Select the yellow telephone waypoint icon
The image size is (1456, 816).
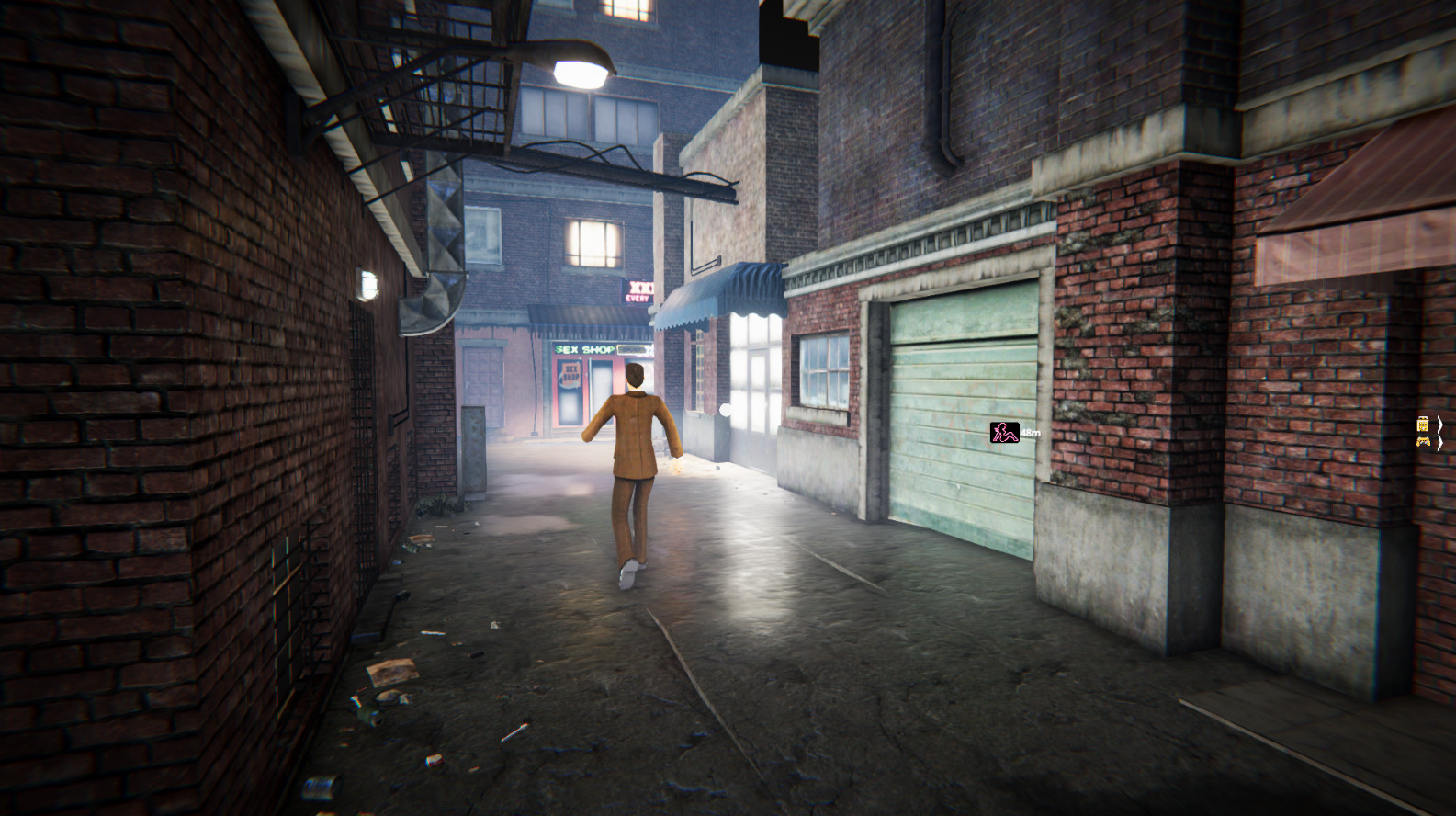coord(1424,424)
